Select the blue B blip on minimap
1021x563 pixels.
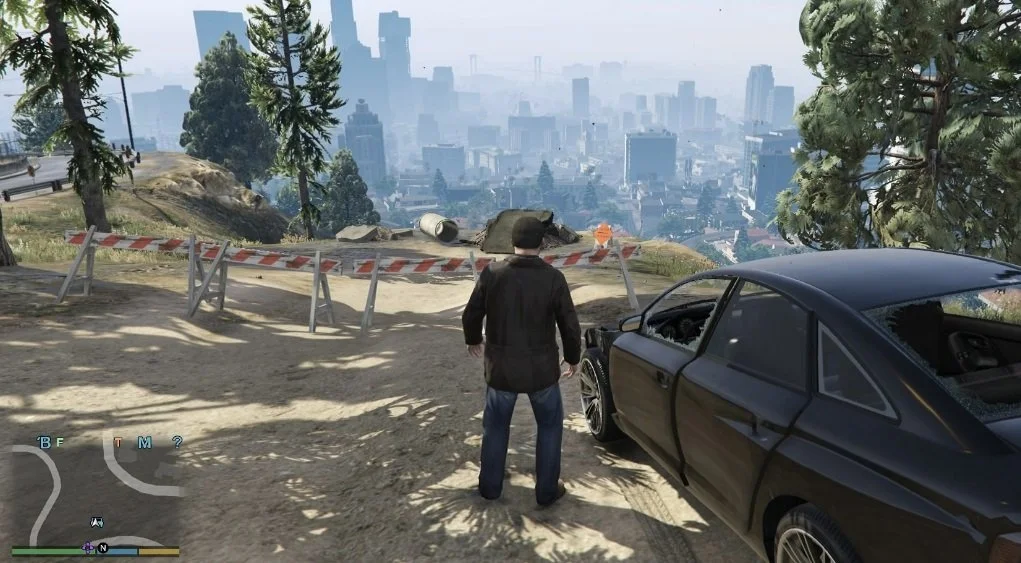pos(44,442)
